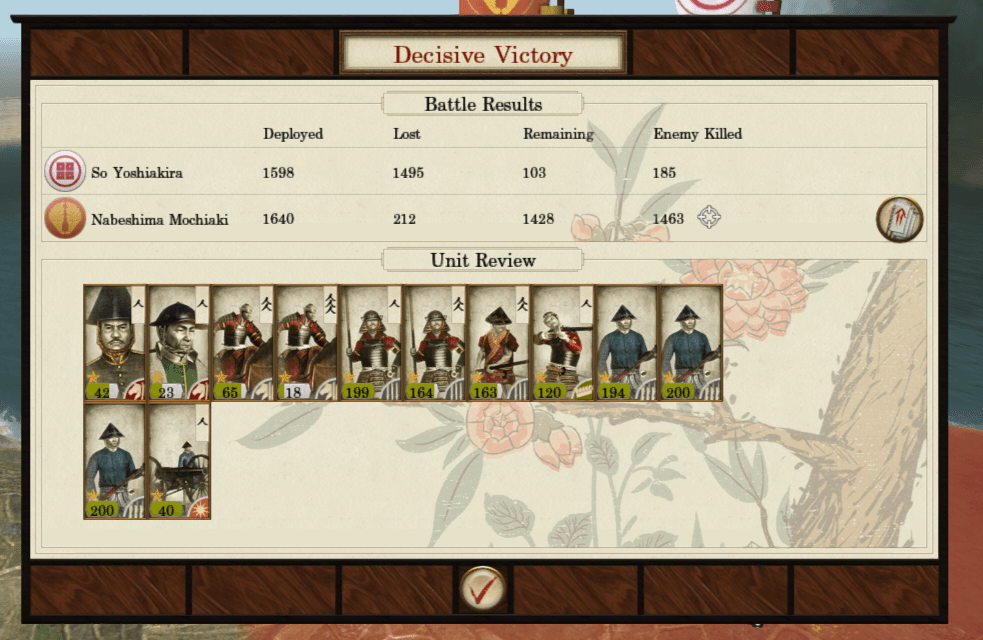Choose the artillery cannon unit card showing 40
This screenshot has width=983, height=640.
point(179,461)
